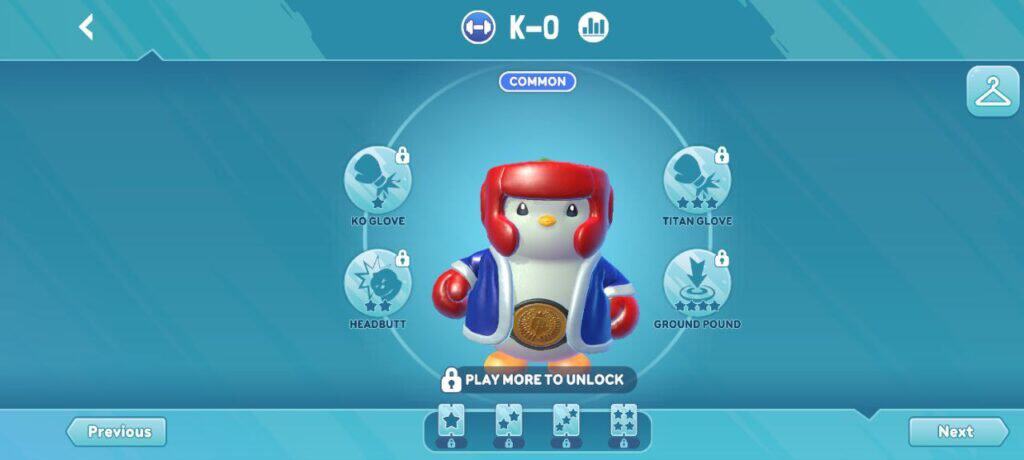1024x460 pixels.
Task: Click the dumbbell icon beside K-O
Action: pos(478,27)
